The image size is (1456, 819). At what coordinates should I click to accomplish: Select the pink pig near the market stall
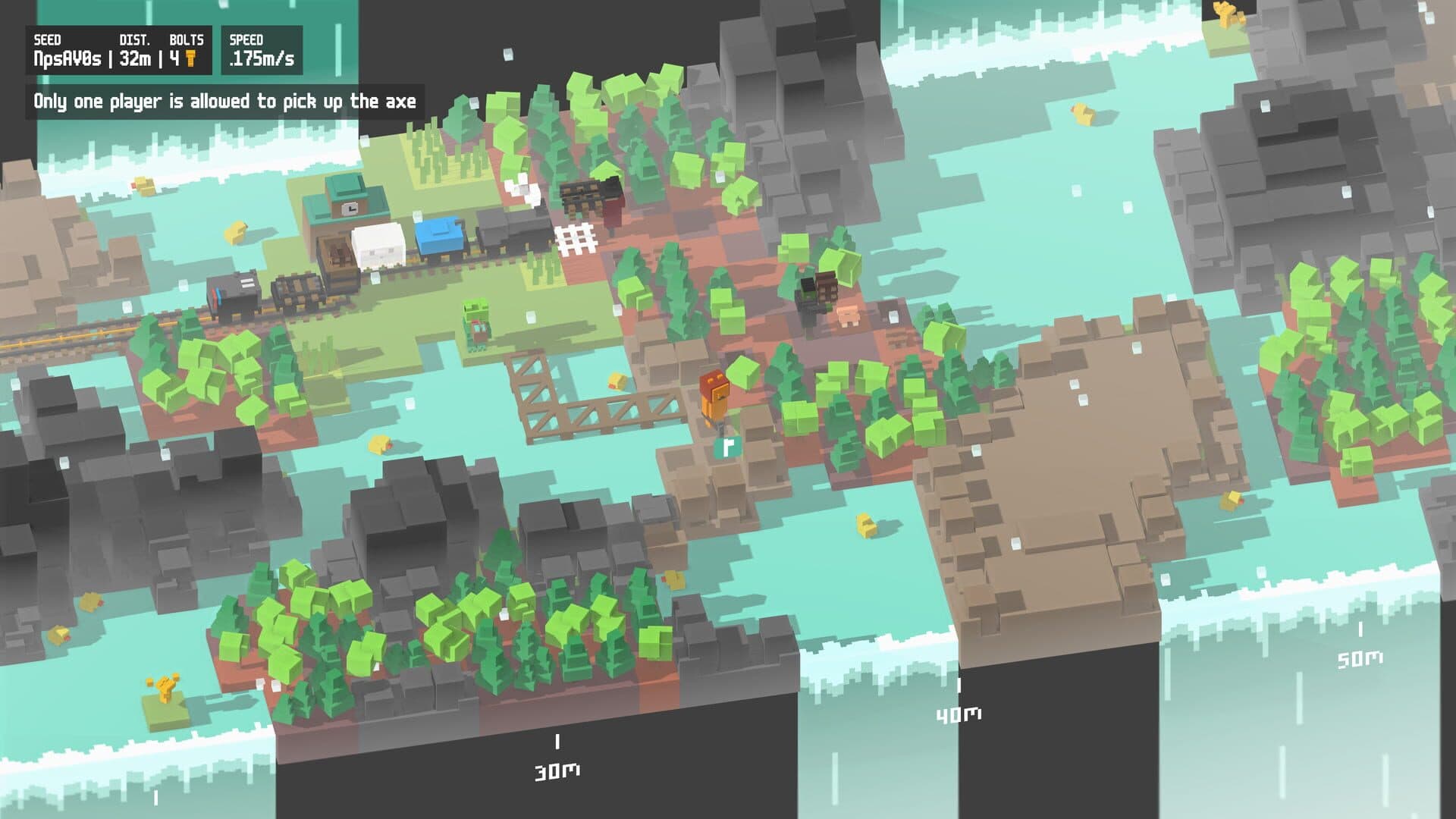click(x=847, y=315)
